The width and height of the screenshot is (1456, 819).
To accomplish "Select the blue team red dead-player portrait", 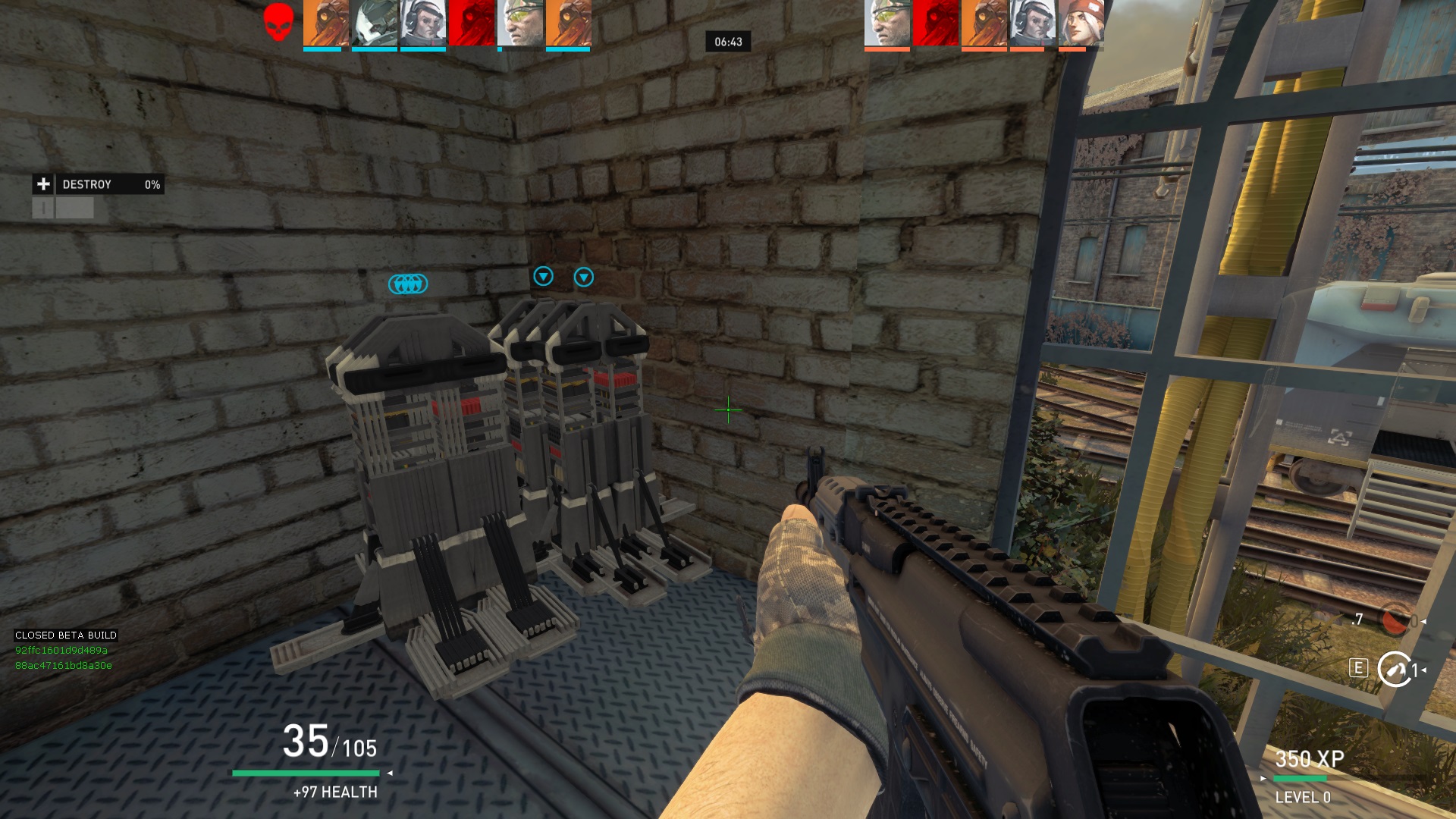I will pos(471,24).
